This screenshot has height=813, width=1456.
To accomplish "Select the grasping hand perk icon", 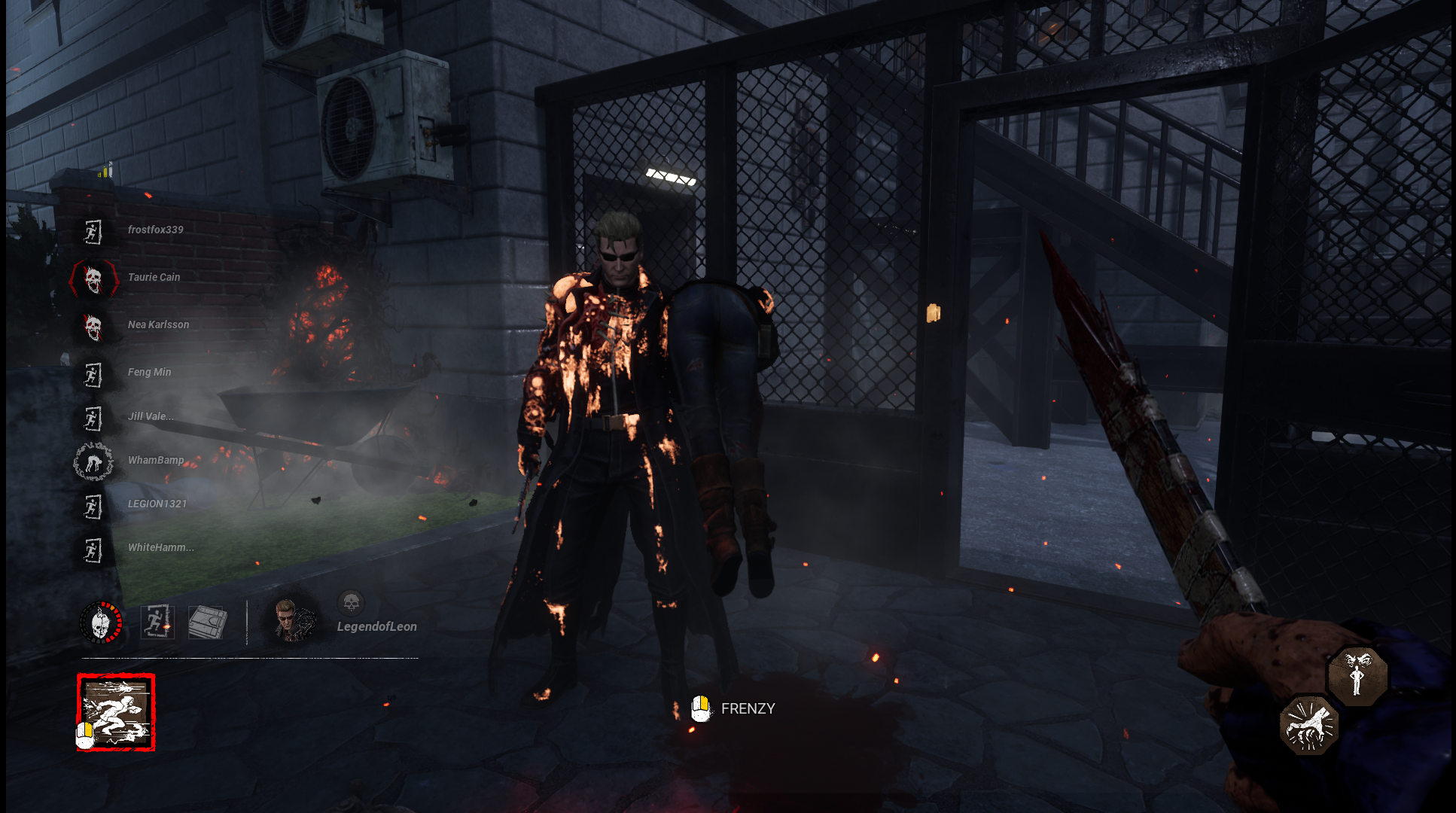I will (x=1309, y=725).
